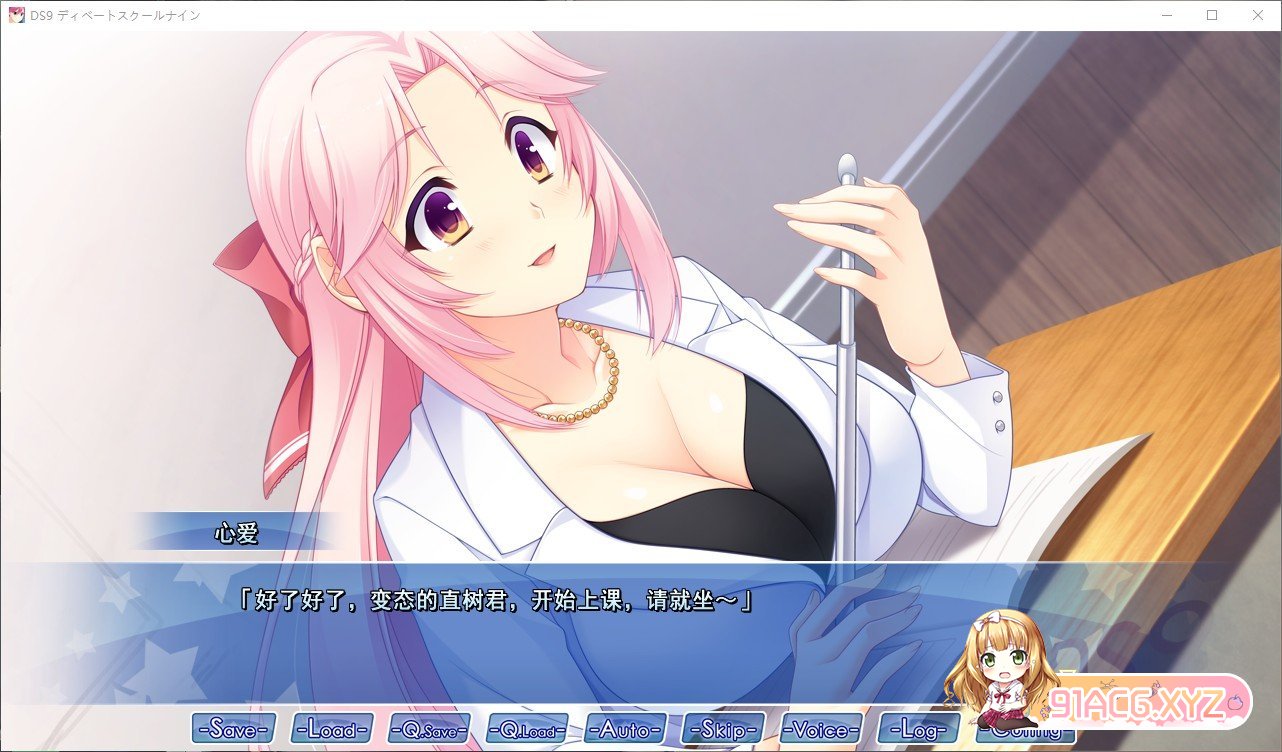Close the game window

point(1258,15)
